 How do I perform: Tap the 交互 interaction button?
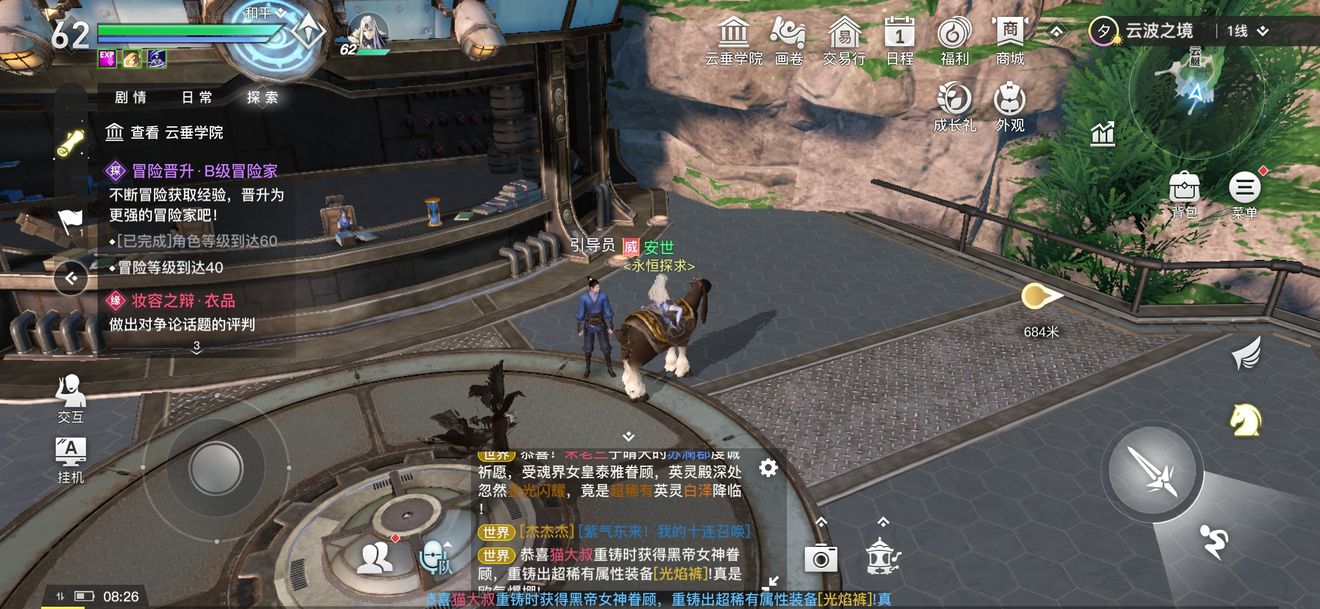click(70, 395)
